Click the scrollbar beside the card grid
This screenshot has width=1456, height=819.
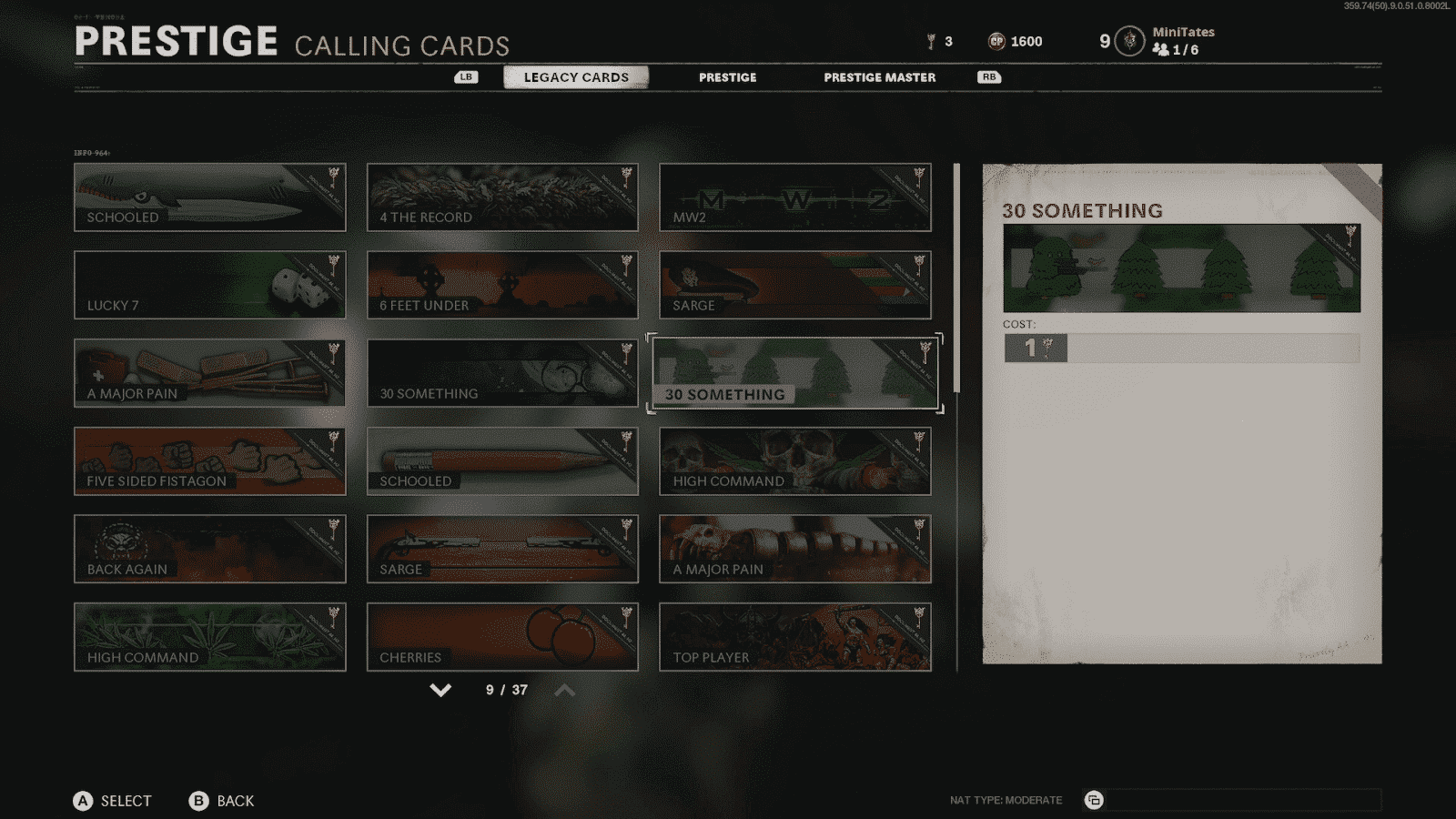point(956,273)
